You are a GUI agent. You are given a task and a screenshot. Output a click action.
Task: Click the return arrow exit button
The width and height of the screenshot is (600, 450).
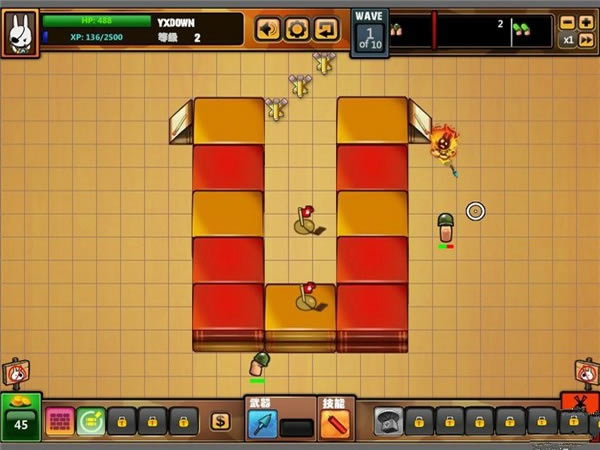[x=326, y=29]
